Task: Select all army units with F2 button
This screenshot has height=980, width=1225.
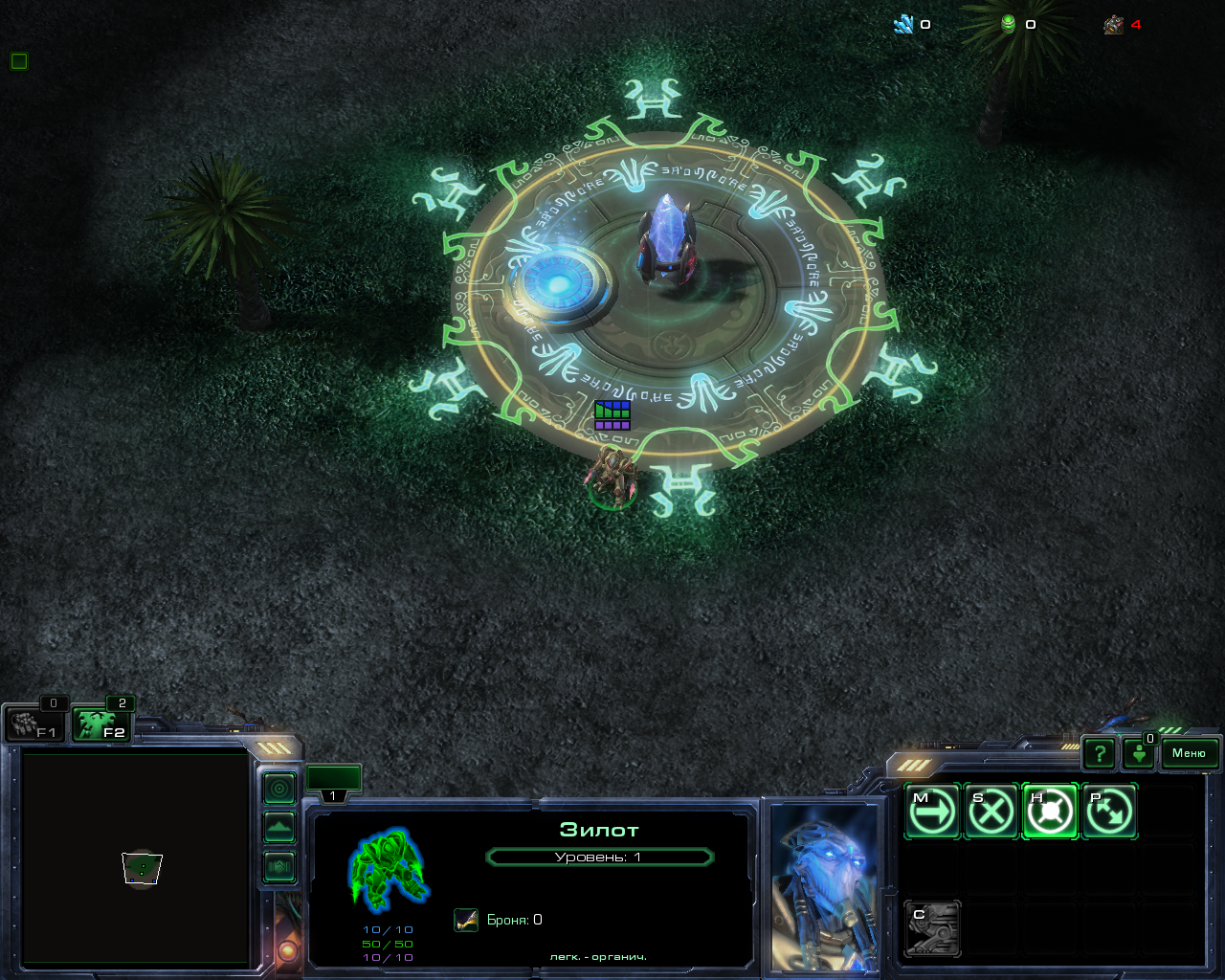Action: [x=101, y=724]
